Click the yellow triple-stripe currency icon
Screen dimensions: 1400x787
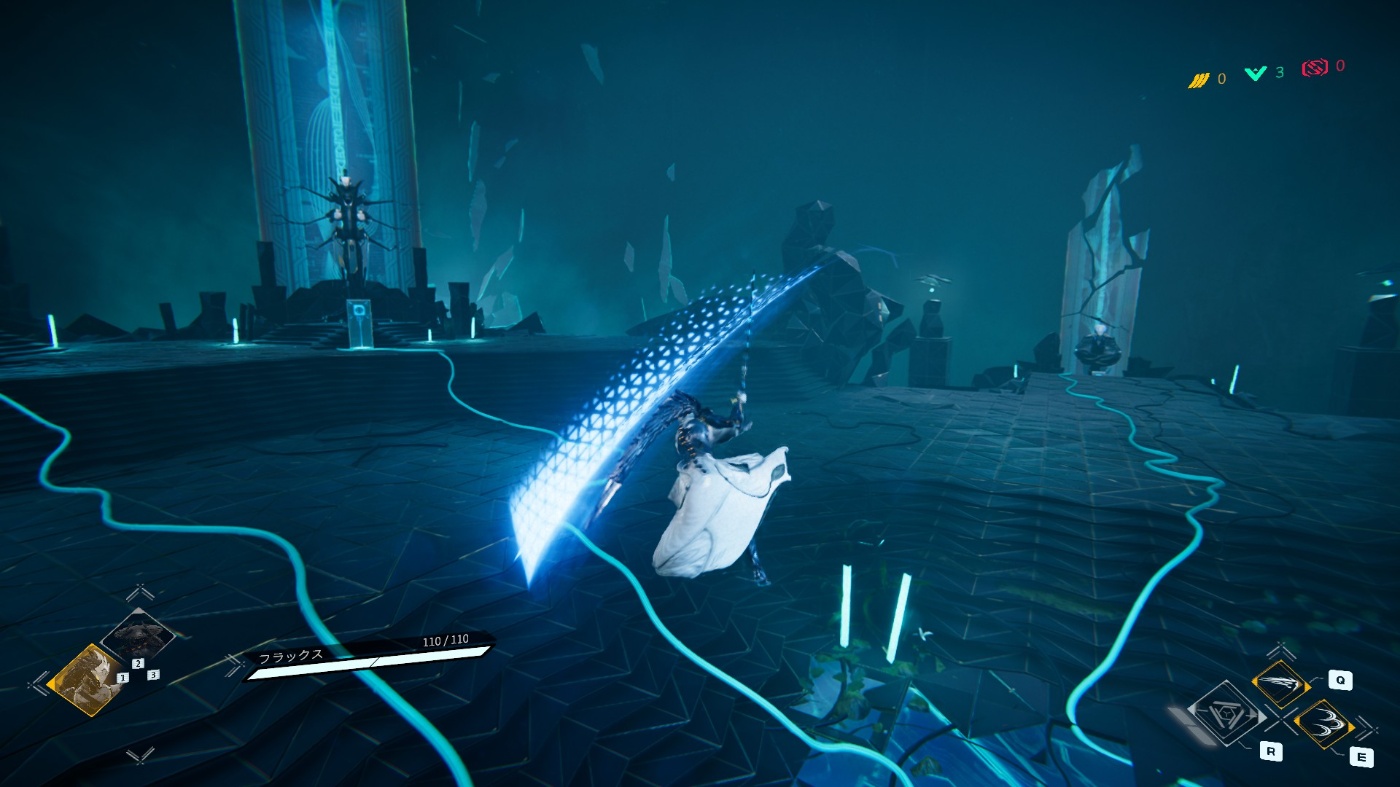point(1198,79)
